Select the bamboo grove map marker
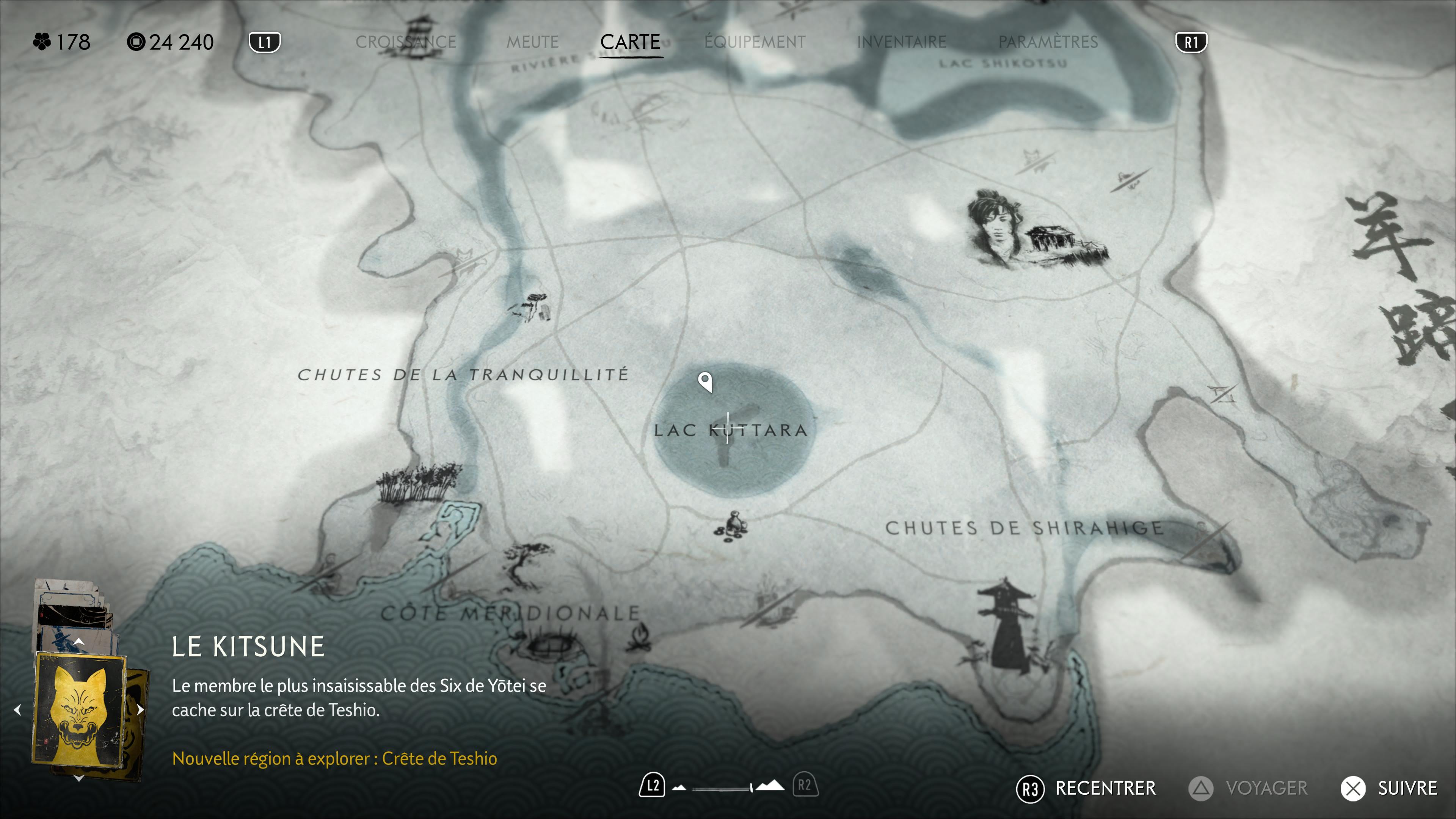The height and width of the screenshot is (819, 1456). click(418, 484)
